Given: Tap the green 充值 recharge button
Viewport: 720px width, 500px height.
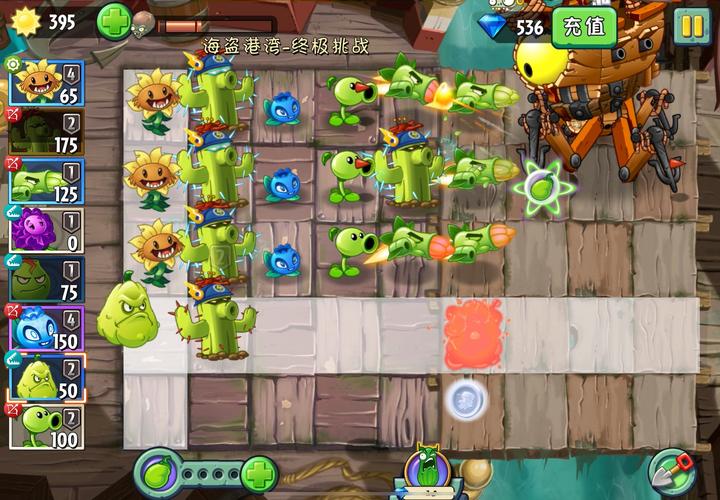Looking at the screenshot, I should pyautogui.click(x=584, y=27).
